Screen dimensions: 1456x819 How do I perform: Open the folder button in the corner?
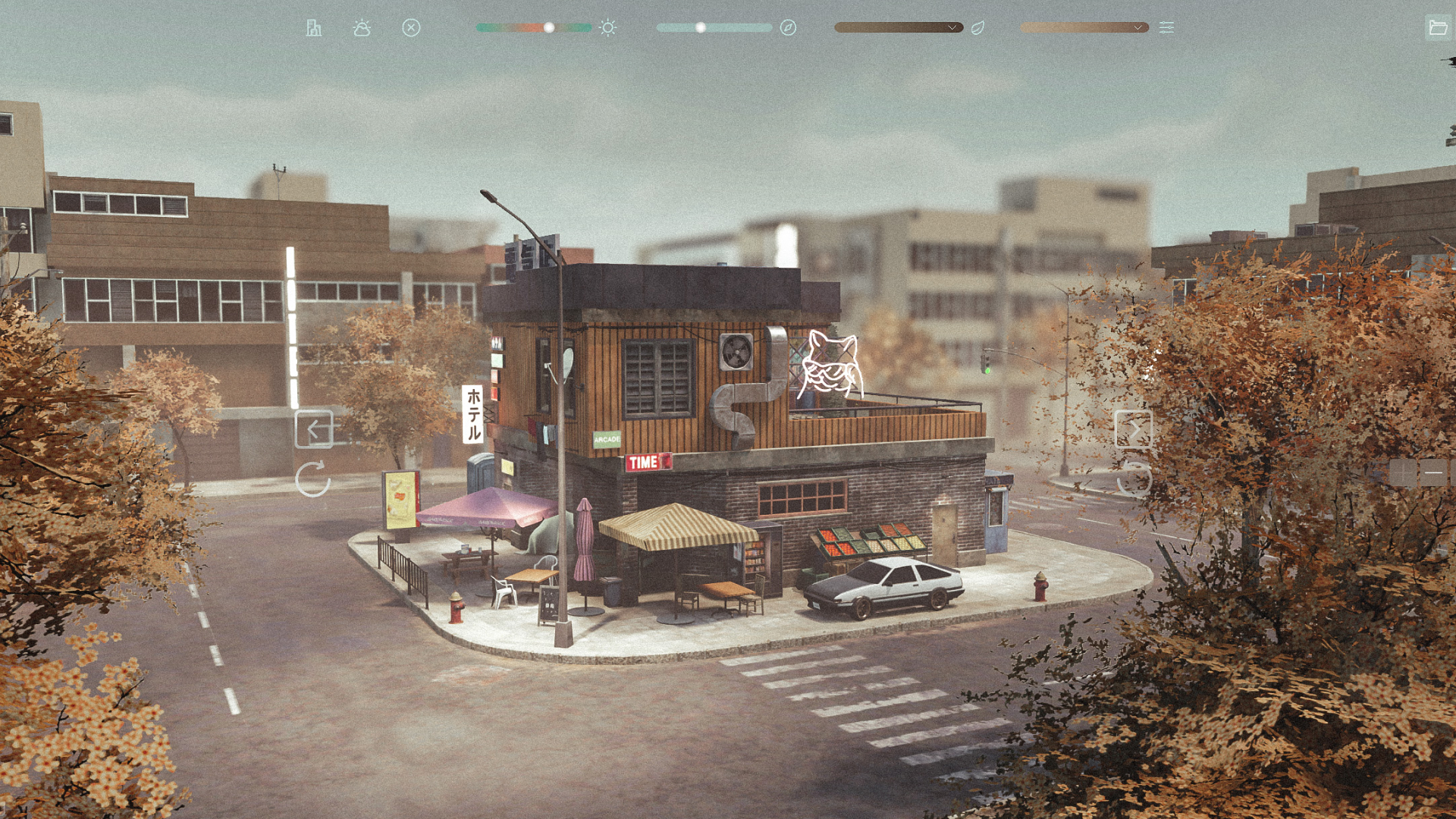point(1438,28)
